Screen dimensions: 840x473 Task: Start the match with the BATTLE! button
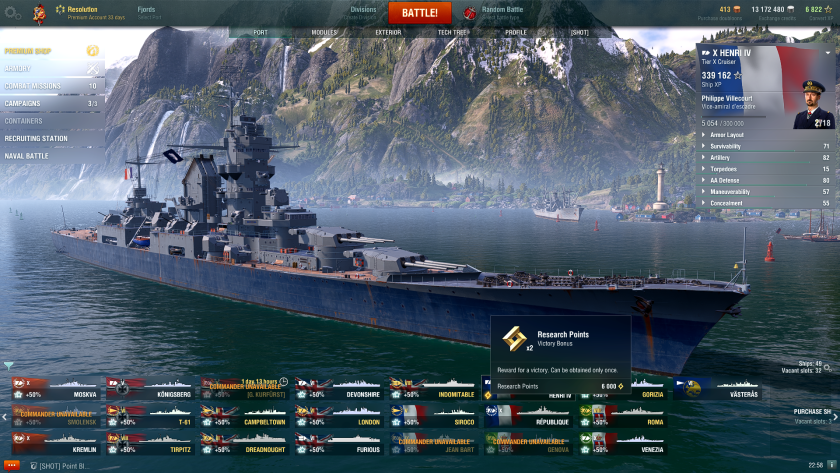[419, 13]
